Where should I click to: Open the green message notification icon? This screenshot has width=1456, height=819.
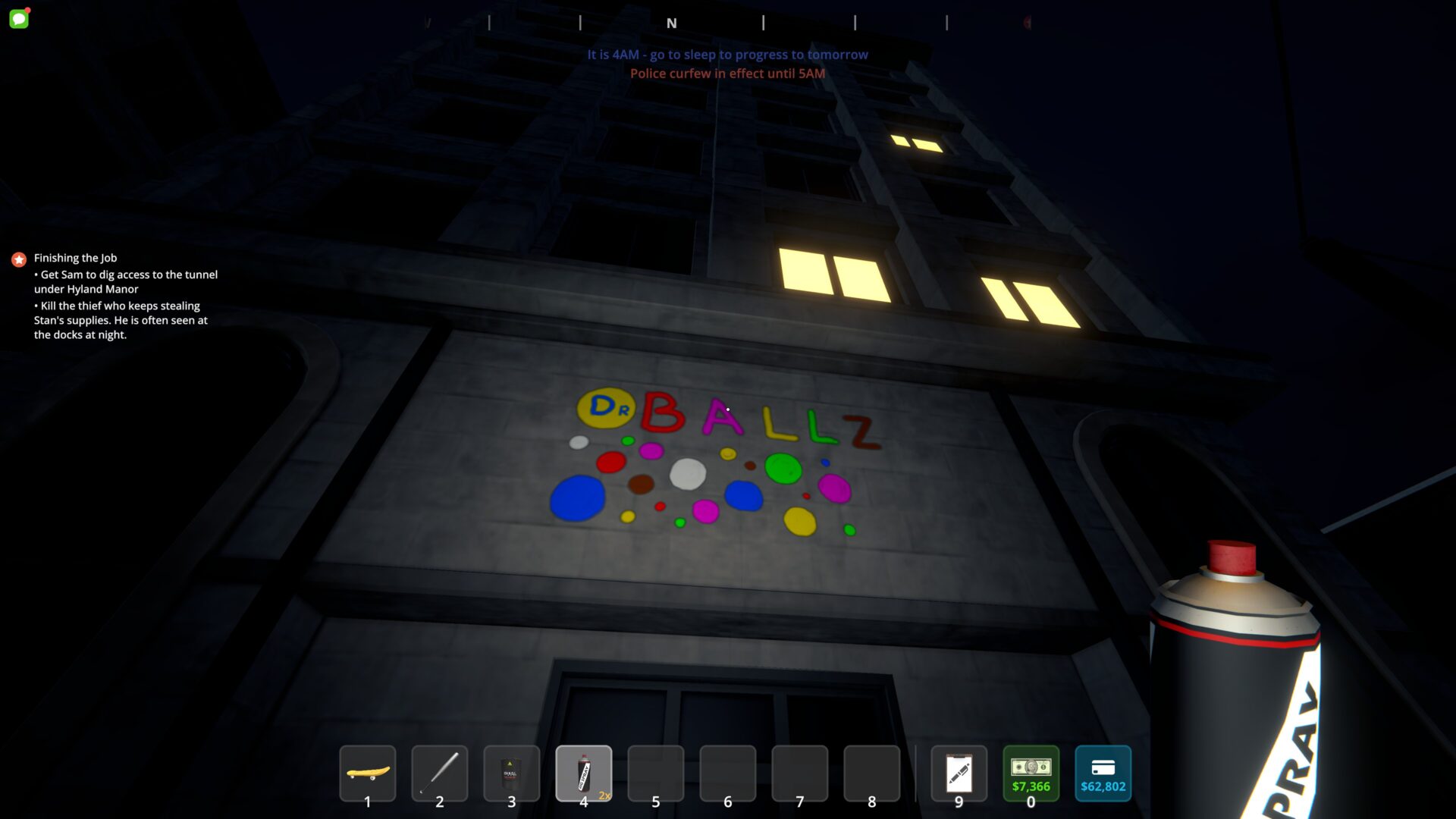pos(19,18)
